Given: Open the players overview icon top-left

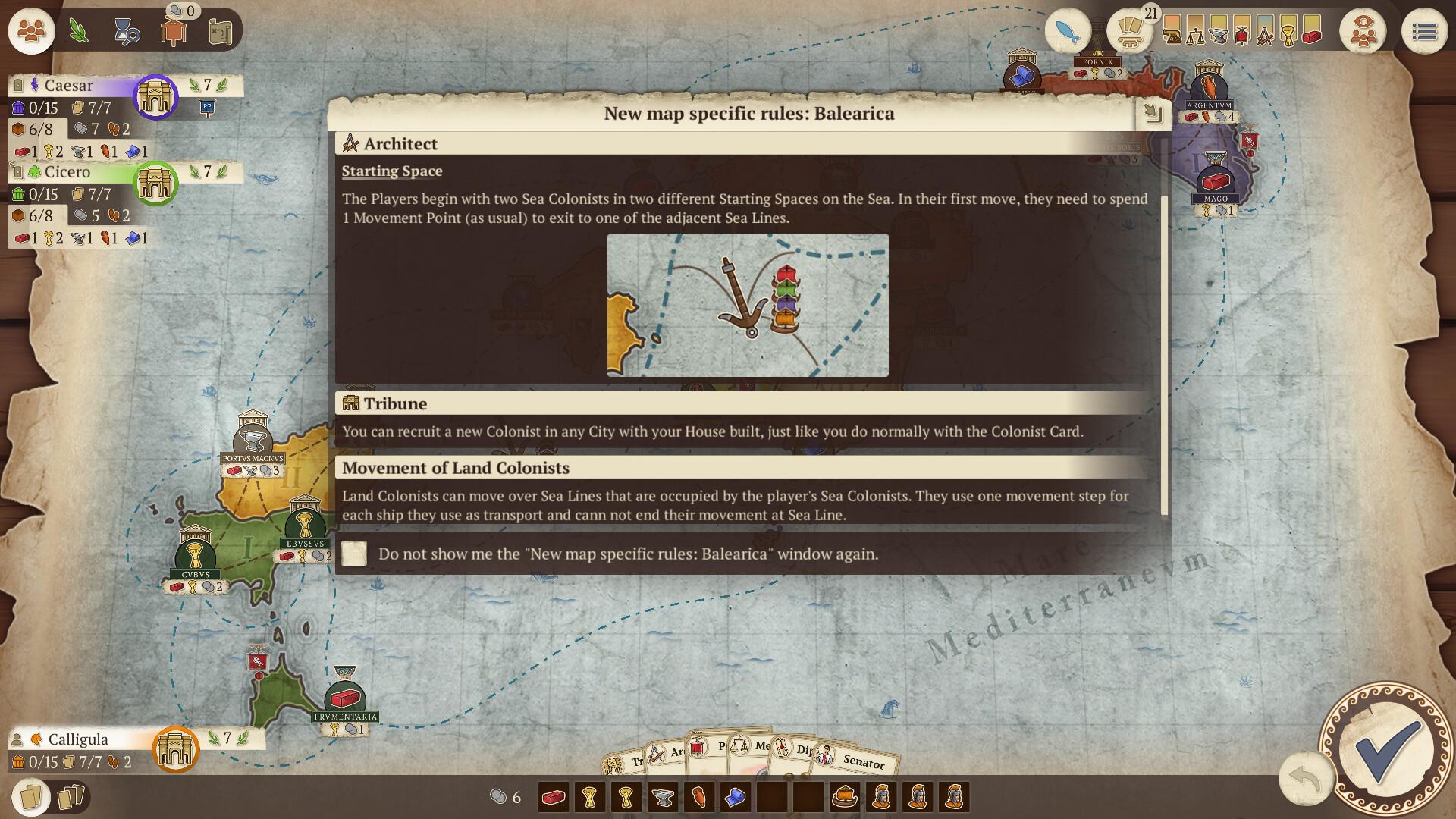Looking at the screenshot, I should pyautogui.click(x=30, y=31).
